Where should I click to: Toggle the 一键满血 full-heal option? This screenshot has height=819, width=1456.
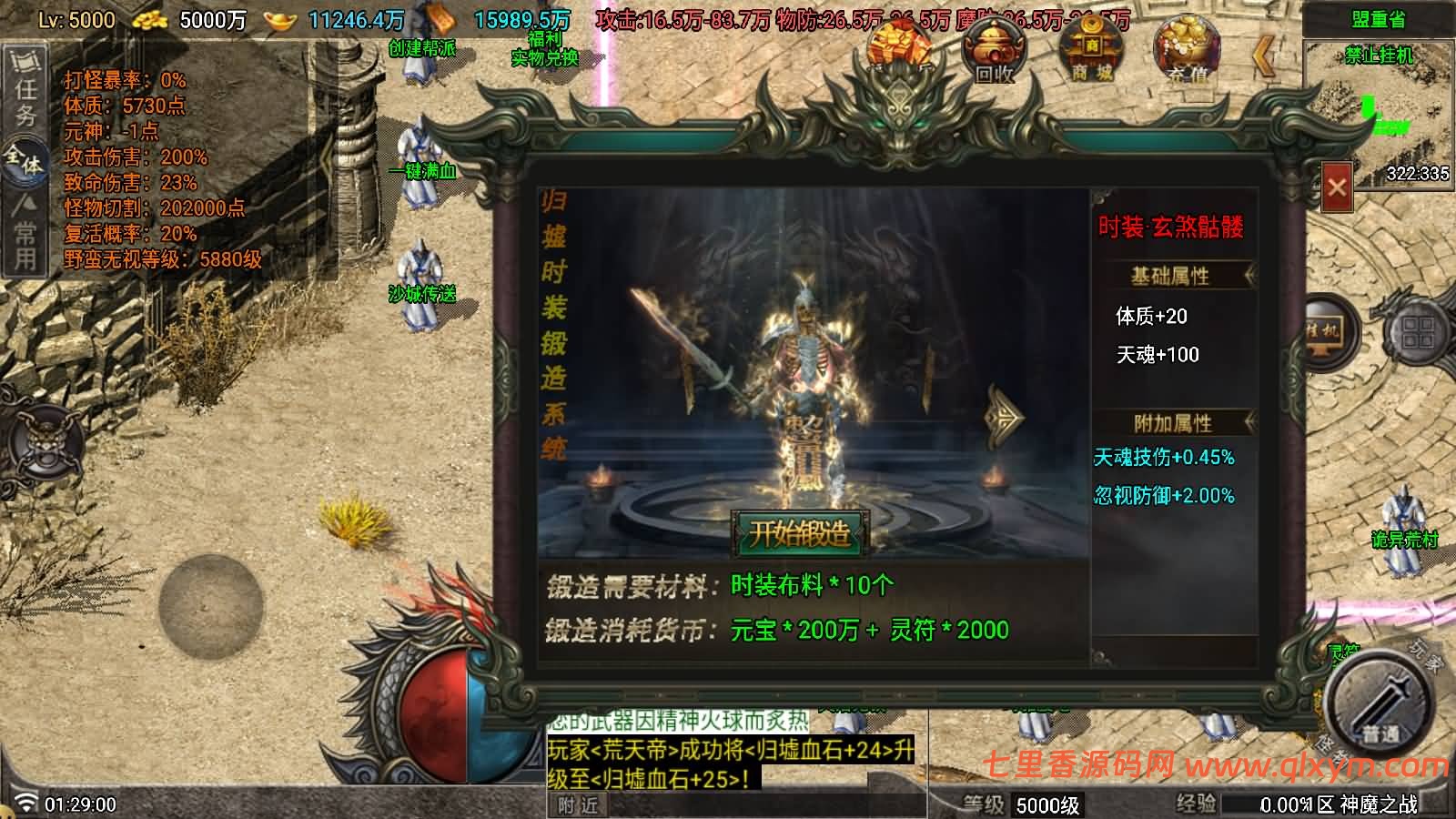pyautogui.click(x=424, y=173)
